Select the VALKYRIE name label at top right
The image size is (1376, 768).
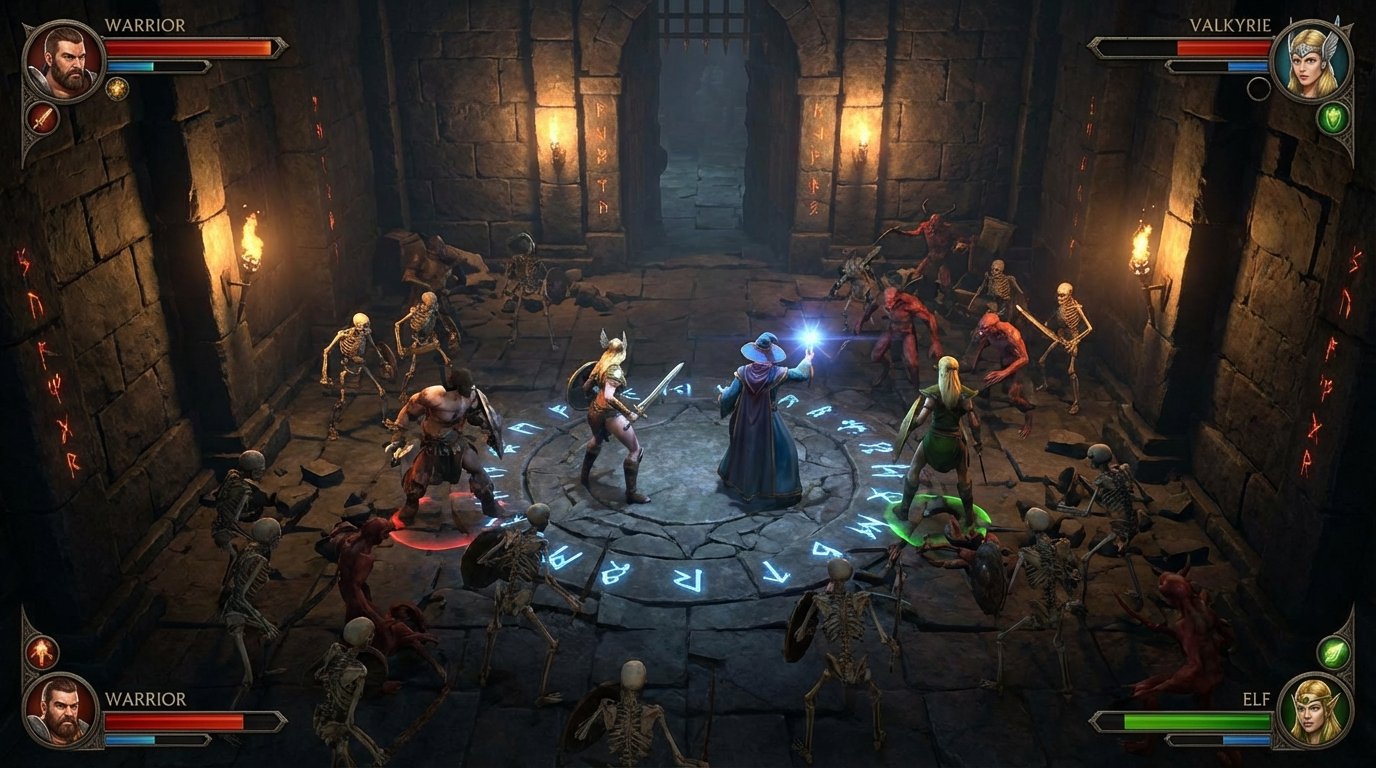coord(1230,24)
